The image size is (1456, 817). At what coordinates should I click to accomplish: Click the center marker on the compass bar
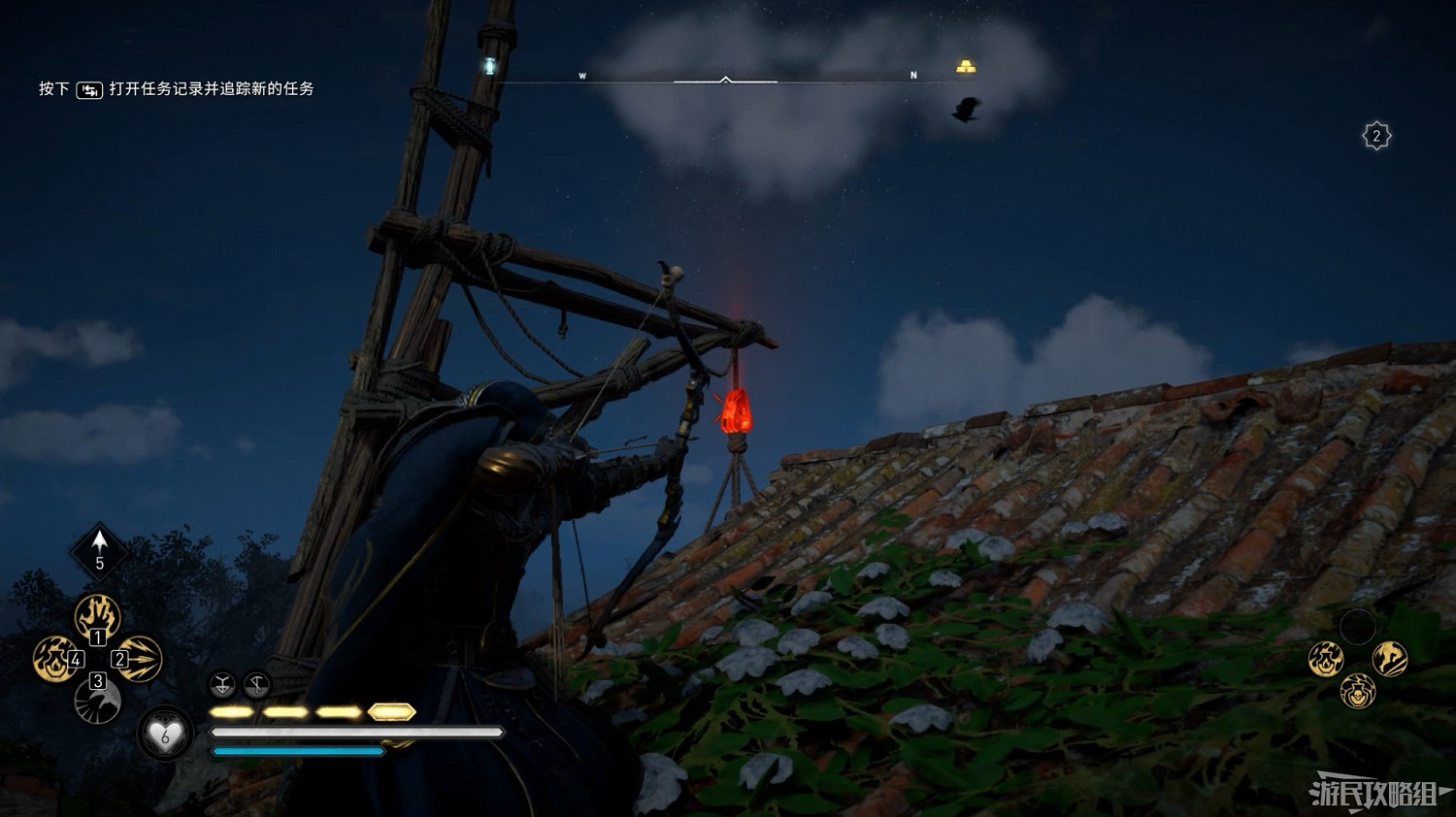(725, 77)
